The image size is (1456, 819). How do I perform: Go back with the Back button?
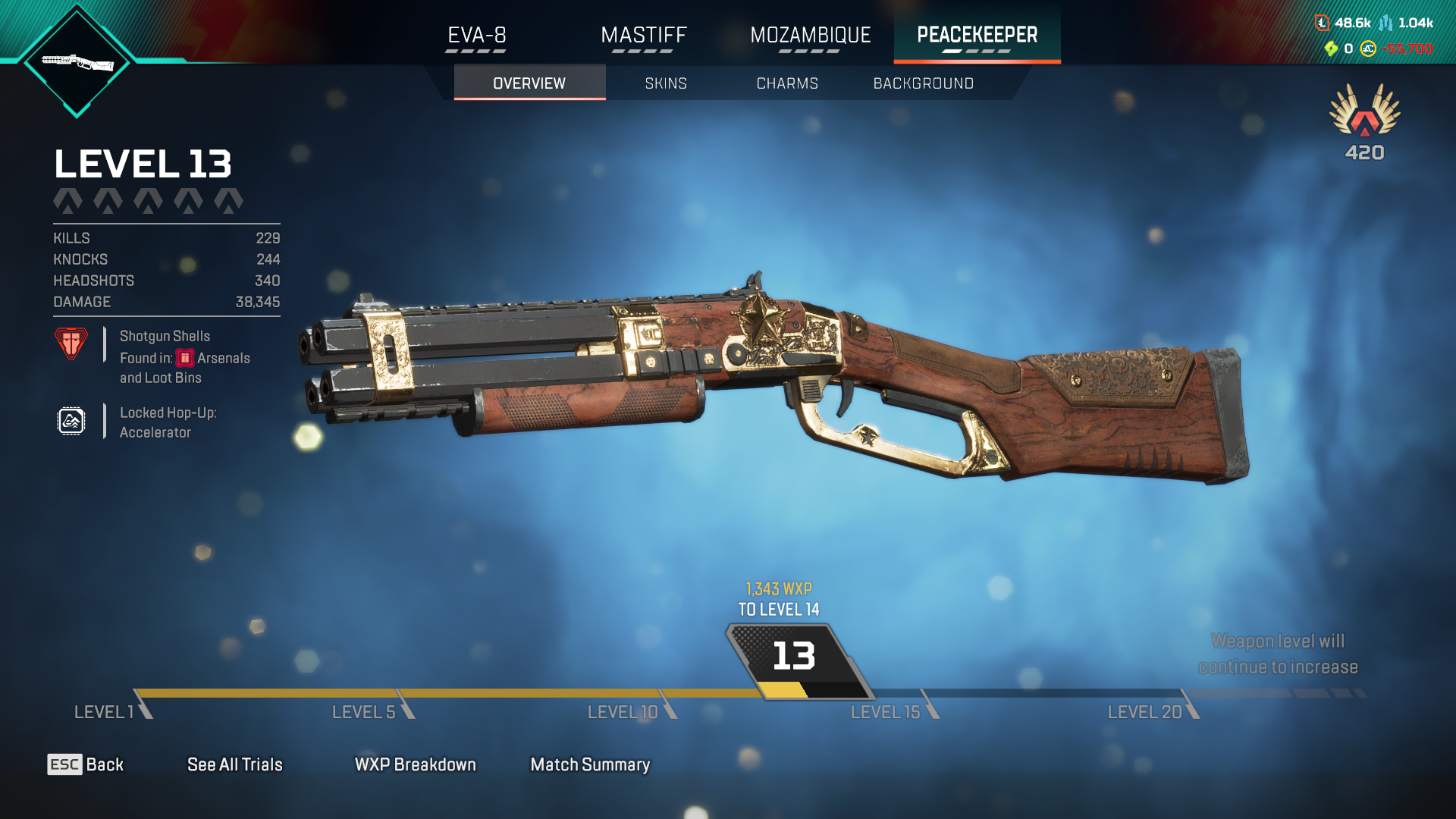click(86, 764)
